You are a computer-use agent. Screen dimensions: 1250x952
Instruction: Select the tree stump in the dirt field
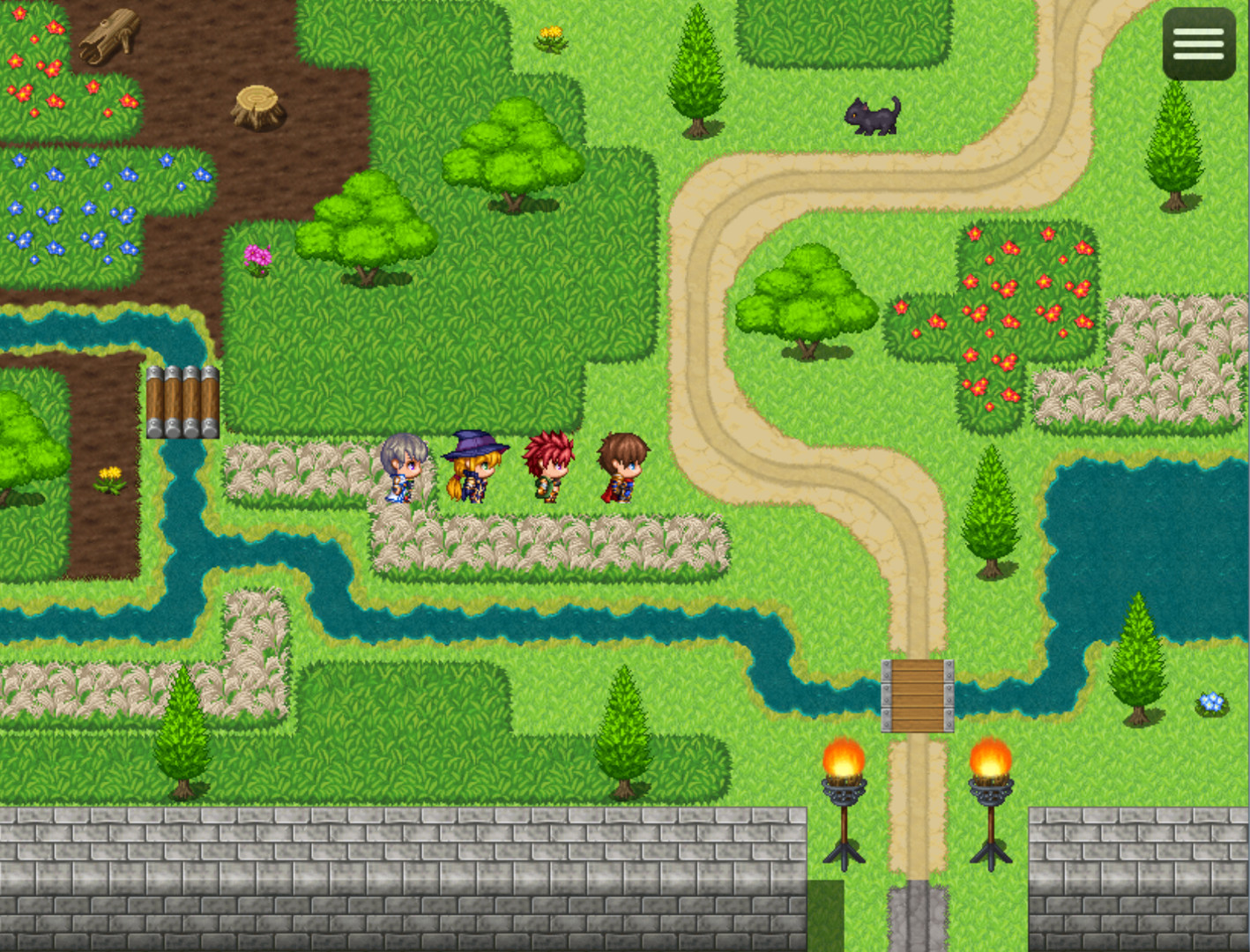pos(257,108)
